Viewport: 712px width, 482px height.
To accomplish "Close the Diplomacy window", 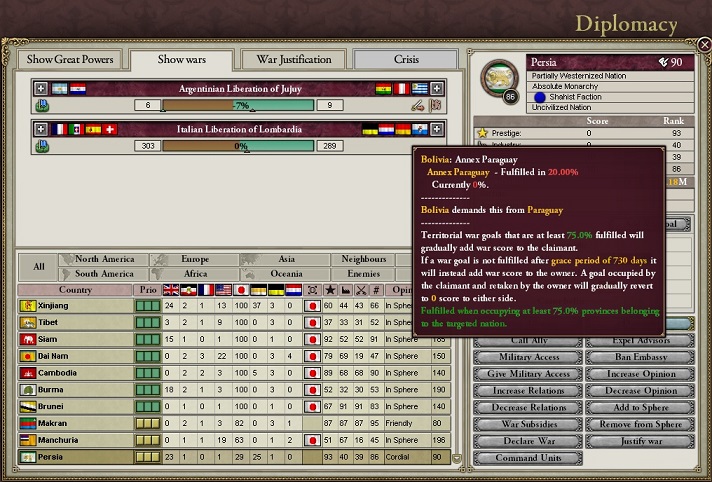I will pos(704,45).
